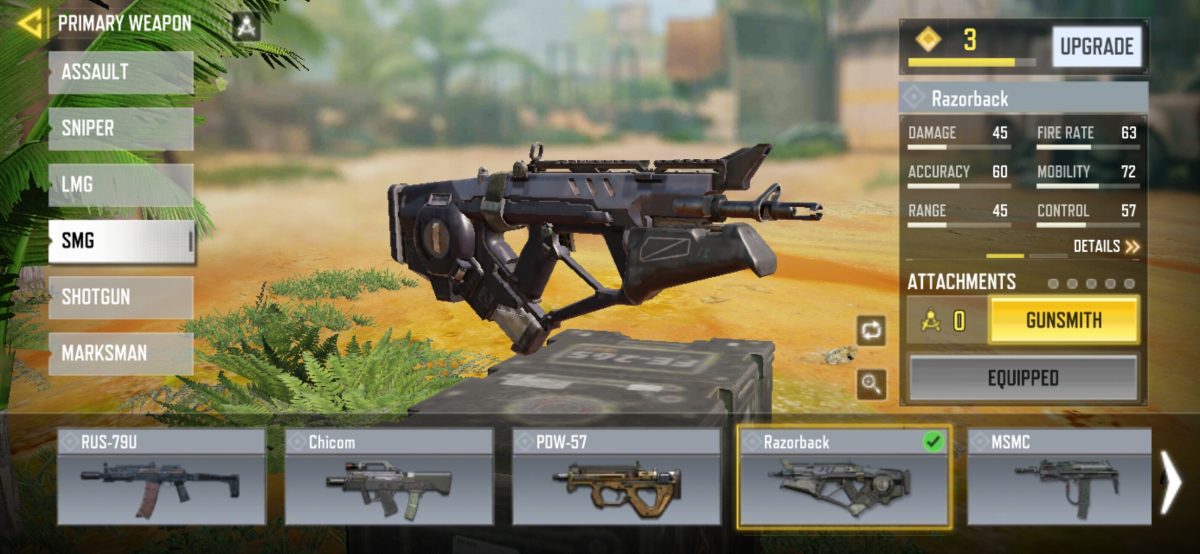
Task: Open the Gunsmith for Razorback
Action: (1063, 321)
